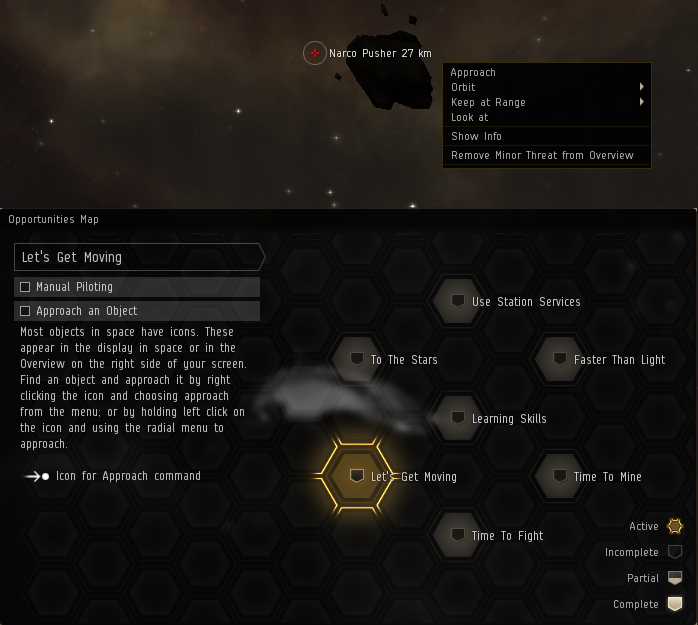Viewport: 698px width, 625px height.
Task: Choose the active Let's Get Moving hexagon
Action: point(357,476)
